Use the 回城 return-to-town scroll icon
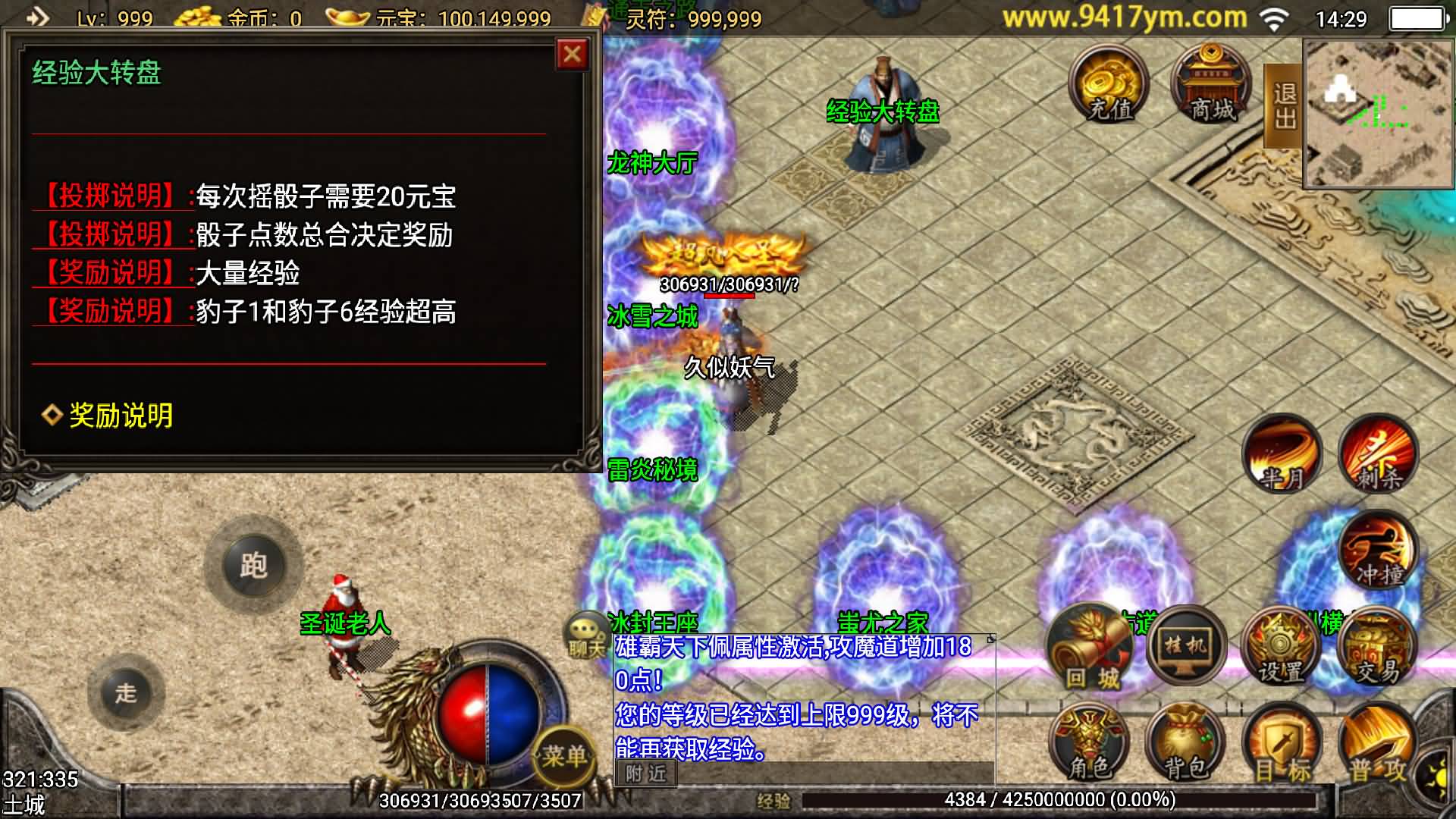 click(1090, 645)
